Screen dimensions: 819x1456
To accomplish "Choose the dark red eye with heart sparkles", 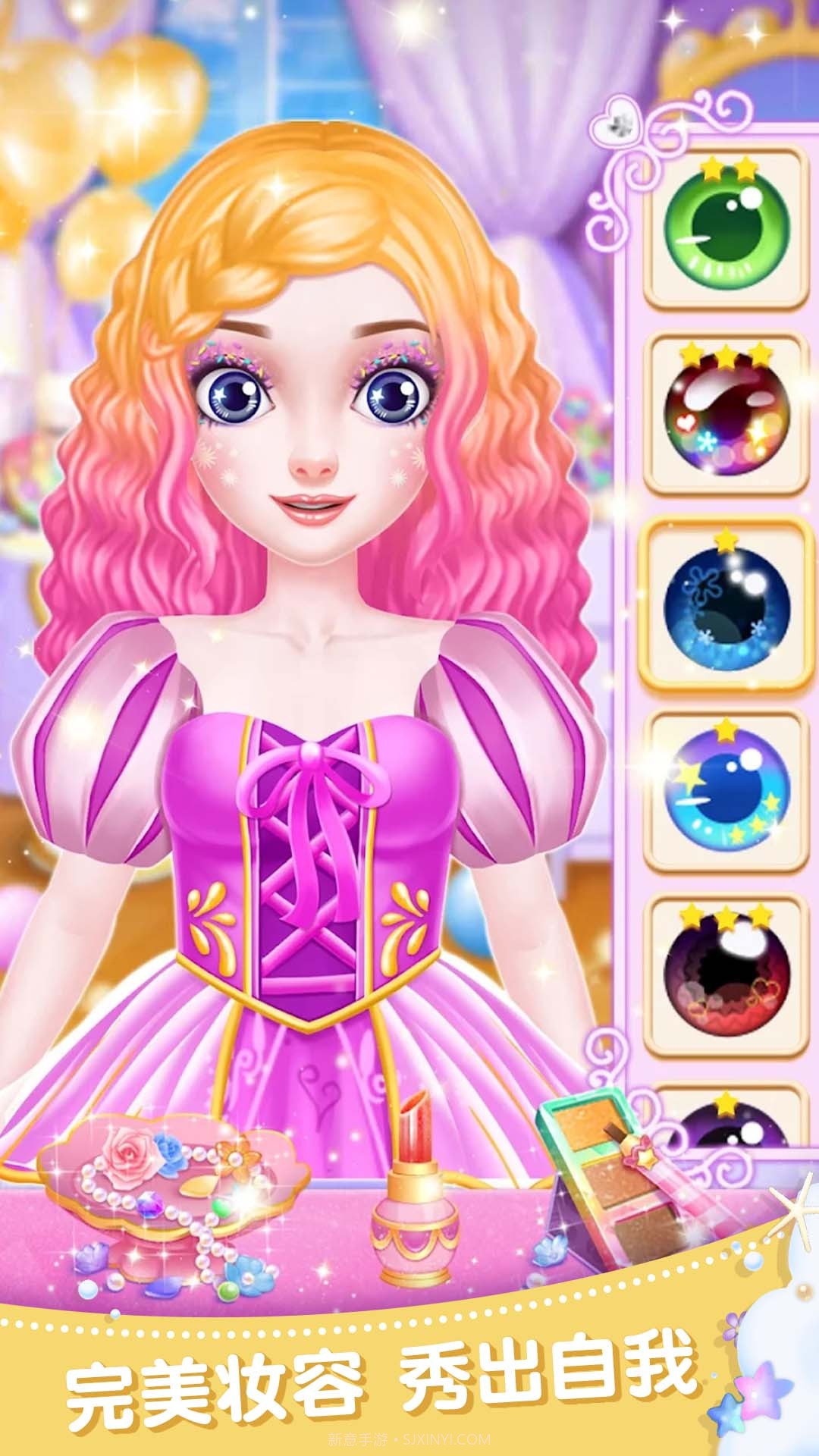I will coord(726,416).
